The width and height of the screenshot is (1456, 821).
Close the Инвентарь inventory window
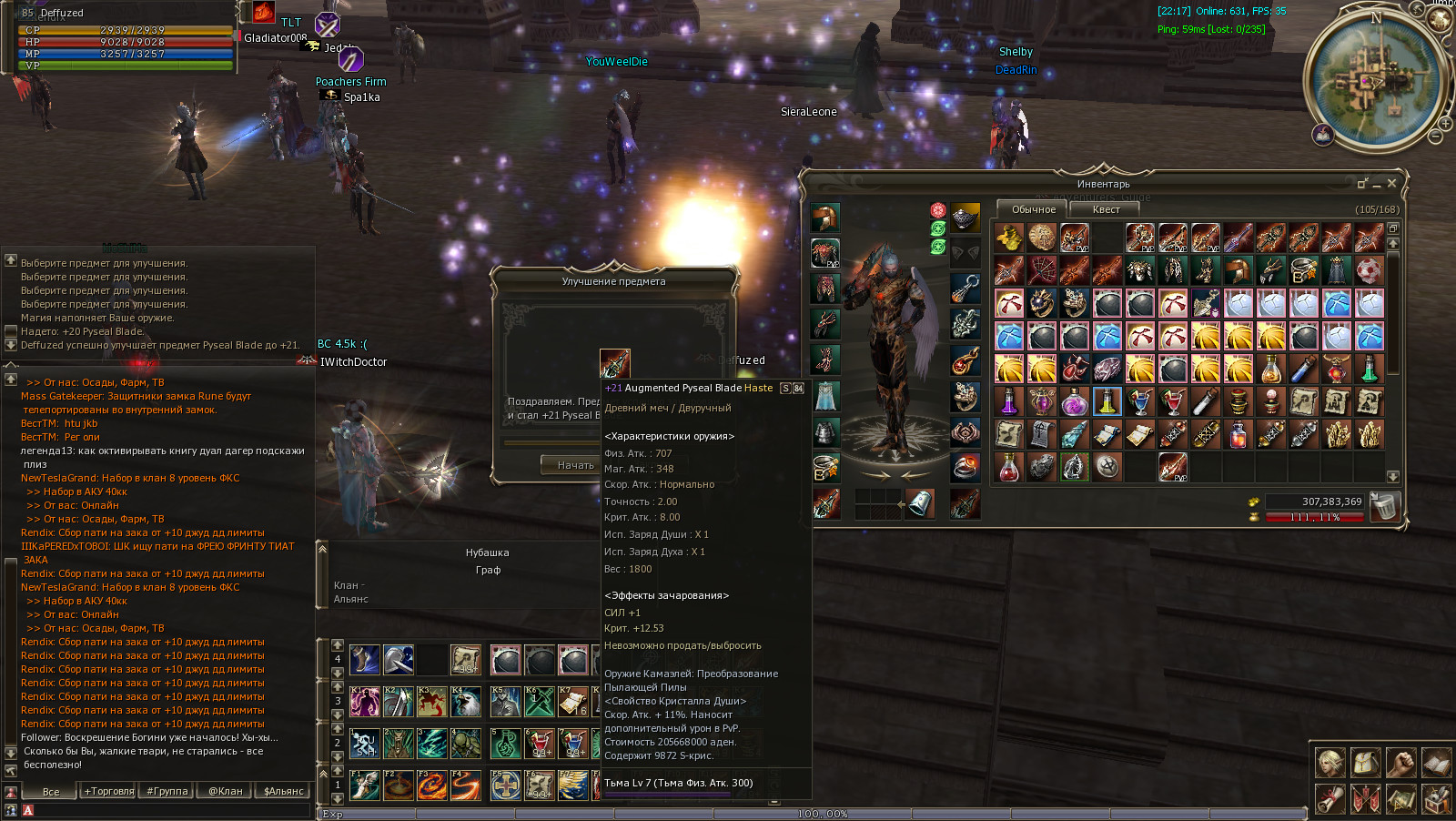click(1391, 183)
